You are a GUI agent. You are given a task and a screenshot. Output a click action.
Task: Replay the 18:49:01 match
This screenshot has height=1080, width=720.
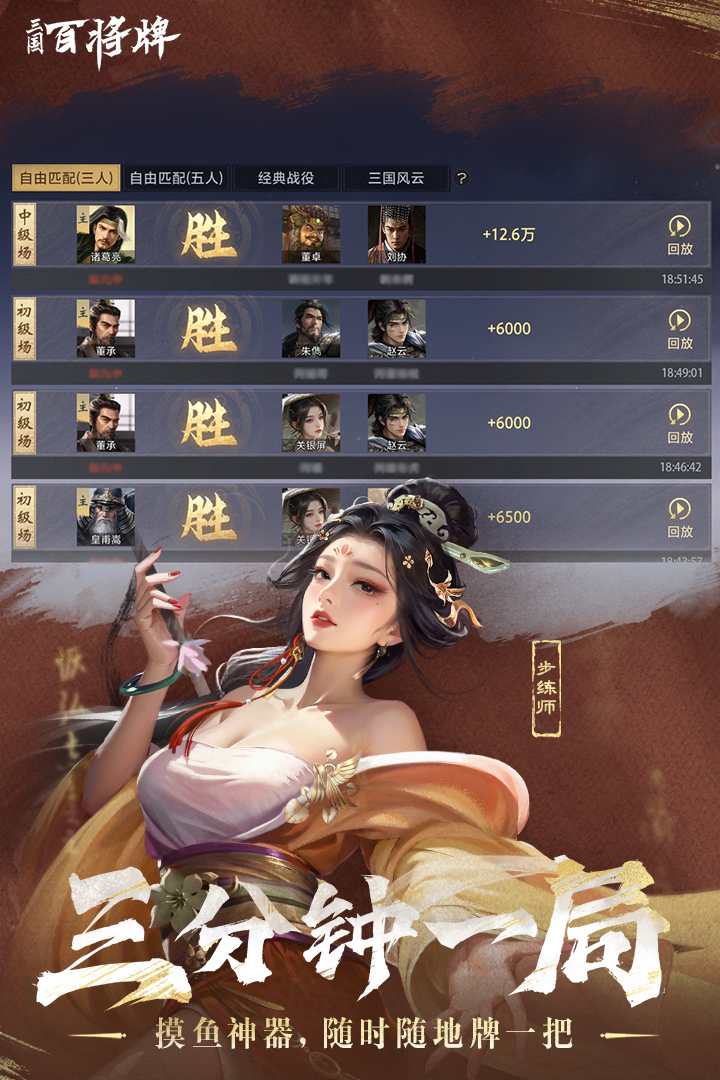pos(680,329)
